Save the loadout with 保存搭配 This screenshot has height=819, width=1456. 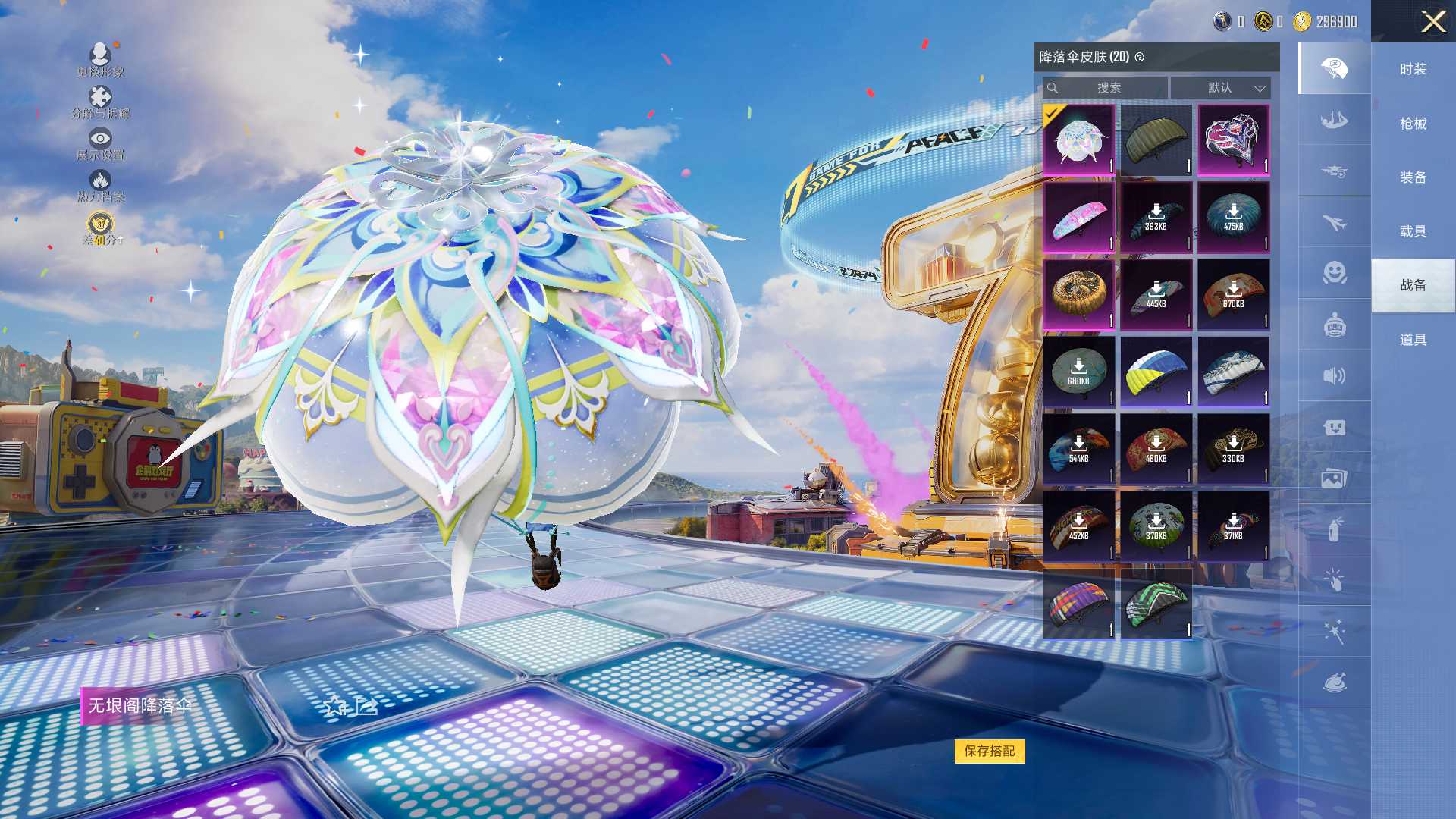pyautogui.click(x=989, y=751)
